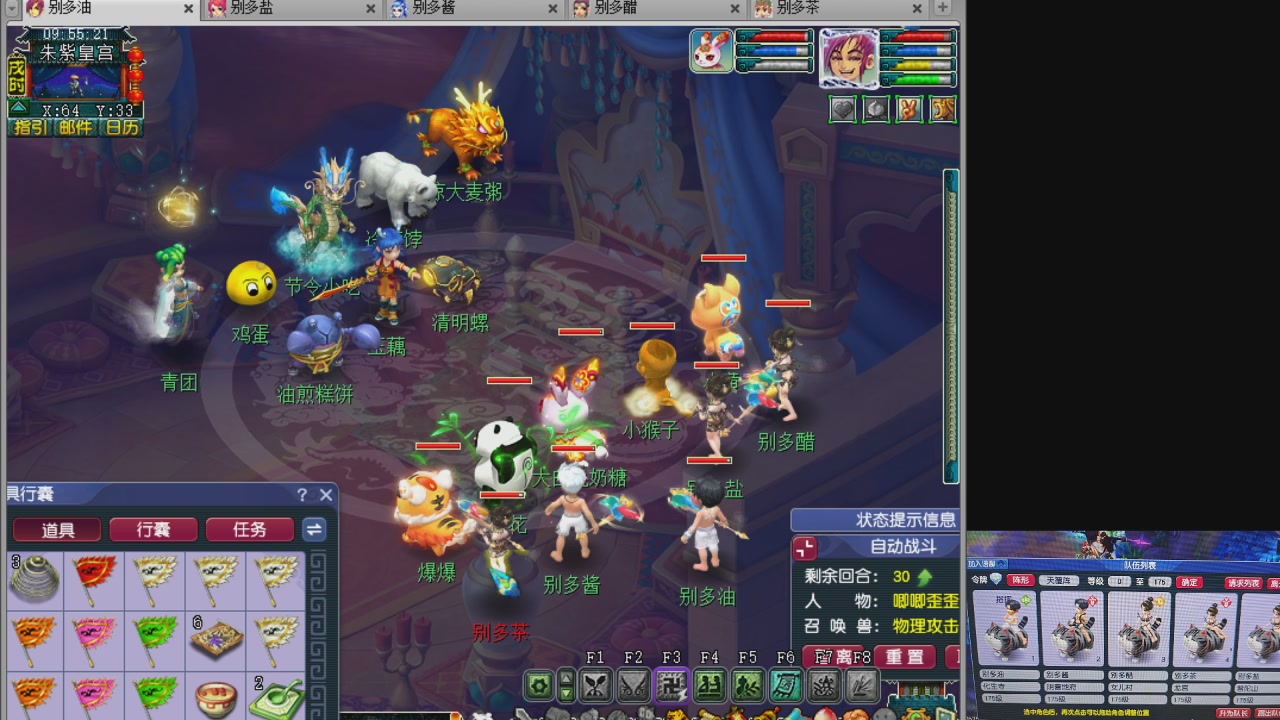This screenshot has height=720, width=1280.
Task: Open the 召唤兽 dropdown set to 物理攻击
Action: pos(925,625)
